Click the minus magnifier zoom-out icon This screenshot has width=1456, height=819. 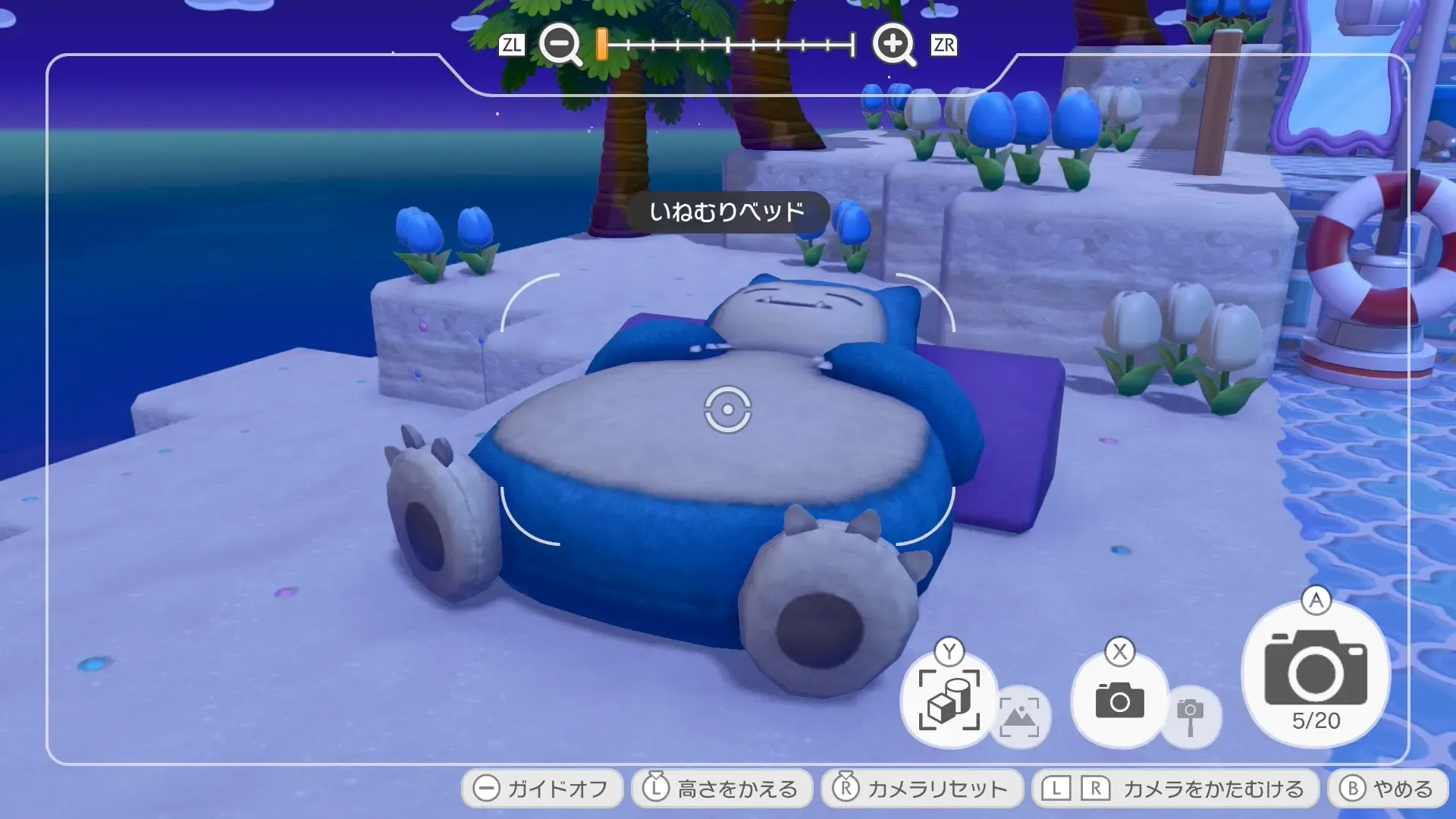click(x=559, y=45)
